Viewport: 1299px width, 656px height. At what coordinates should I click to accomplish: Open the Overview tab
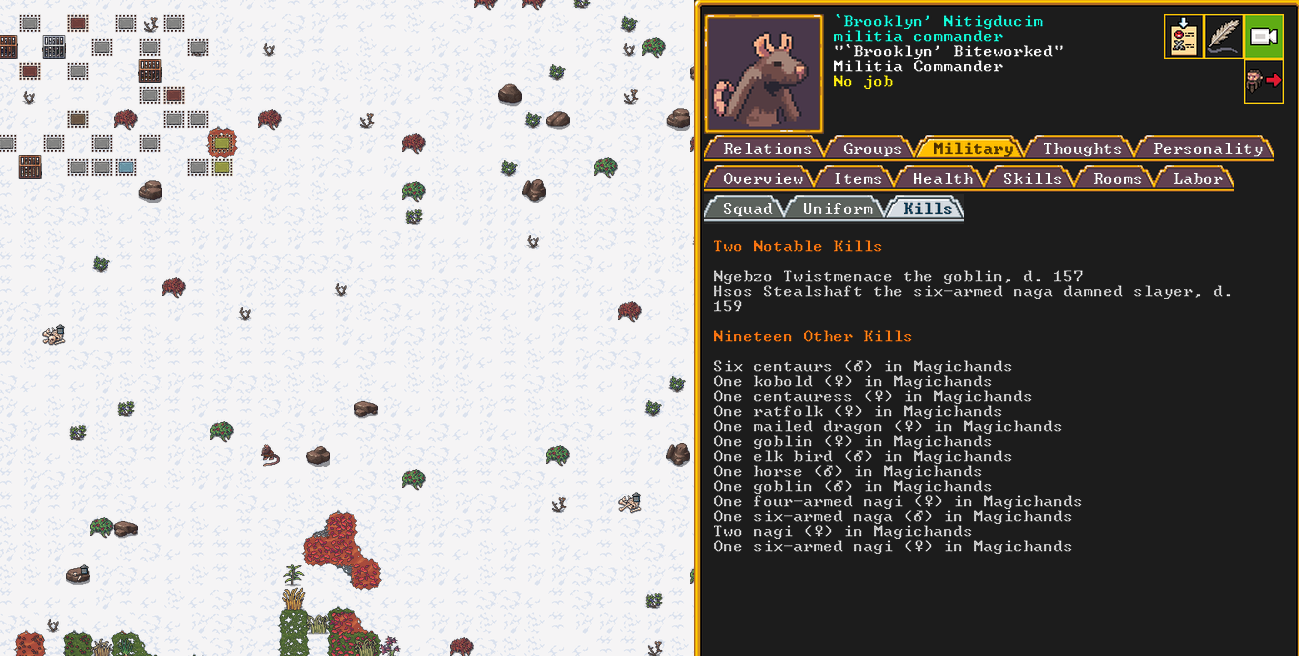762,178
